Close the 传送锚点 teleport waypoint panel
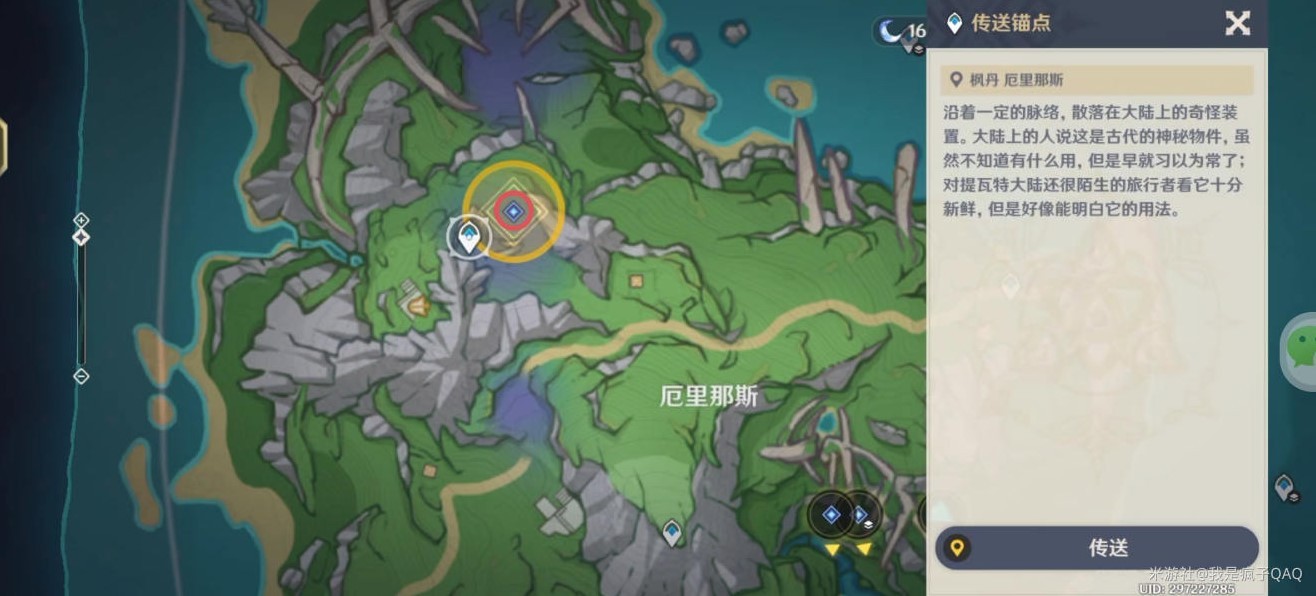Image resolution: width=1316 pixels, height=596 pixels. point(1237,23)
